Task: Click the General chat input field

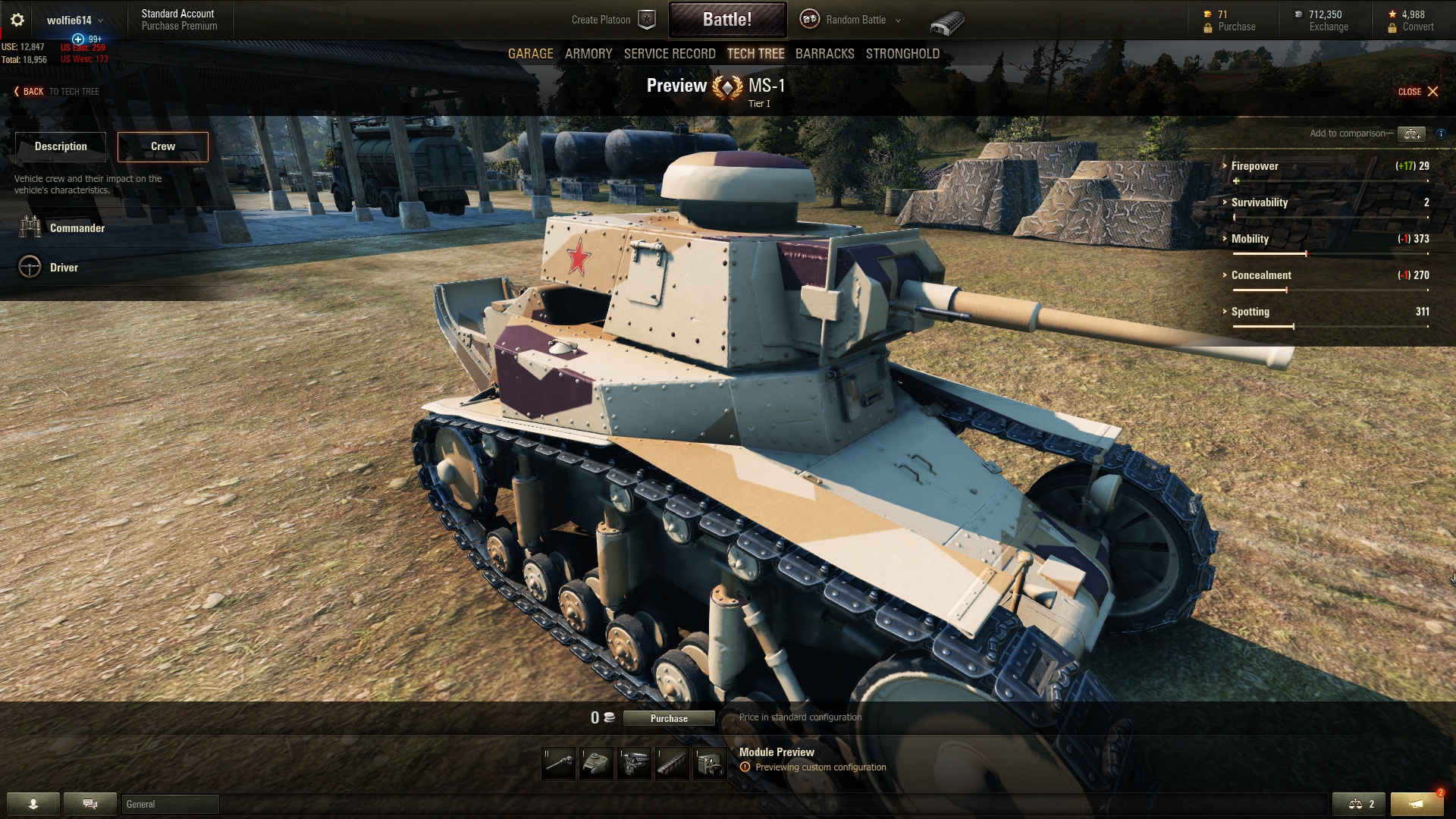Action: pos(171,804)
